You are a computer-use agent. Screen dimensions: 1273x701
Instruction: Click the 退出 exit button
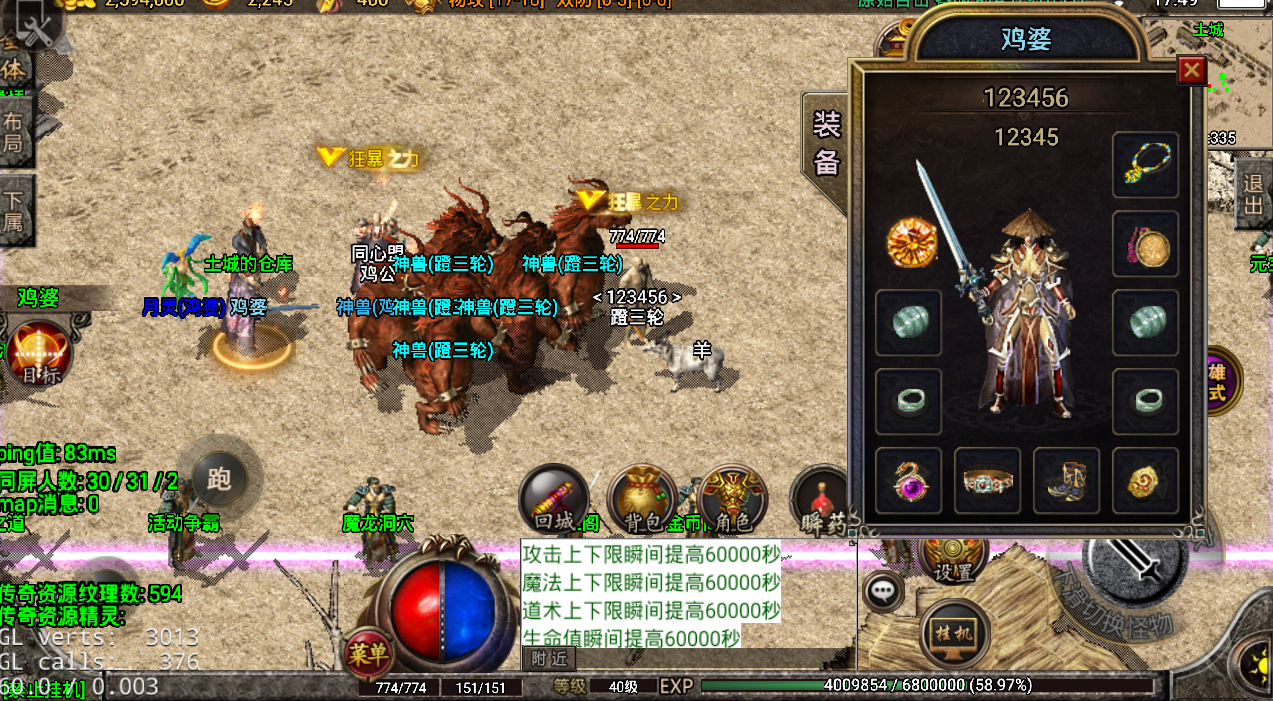click(1253, 195)
